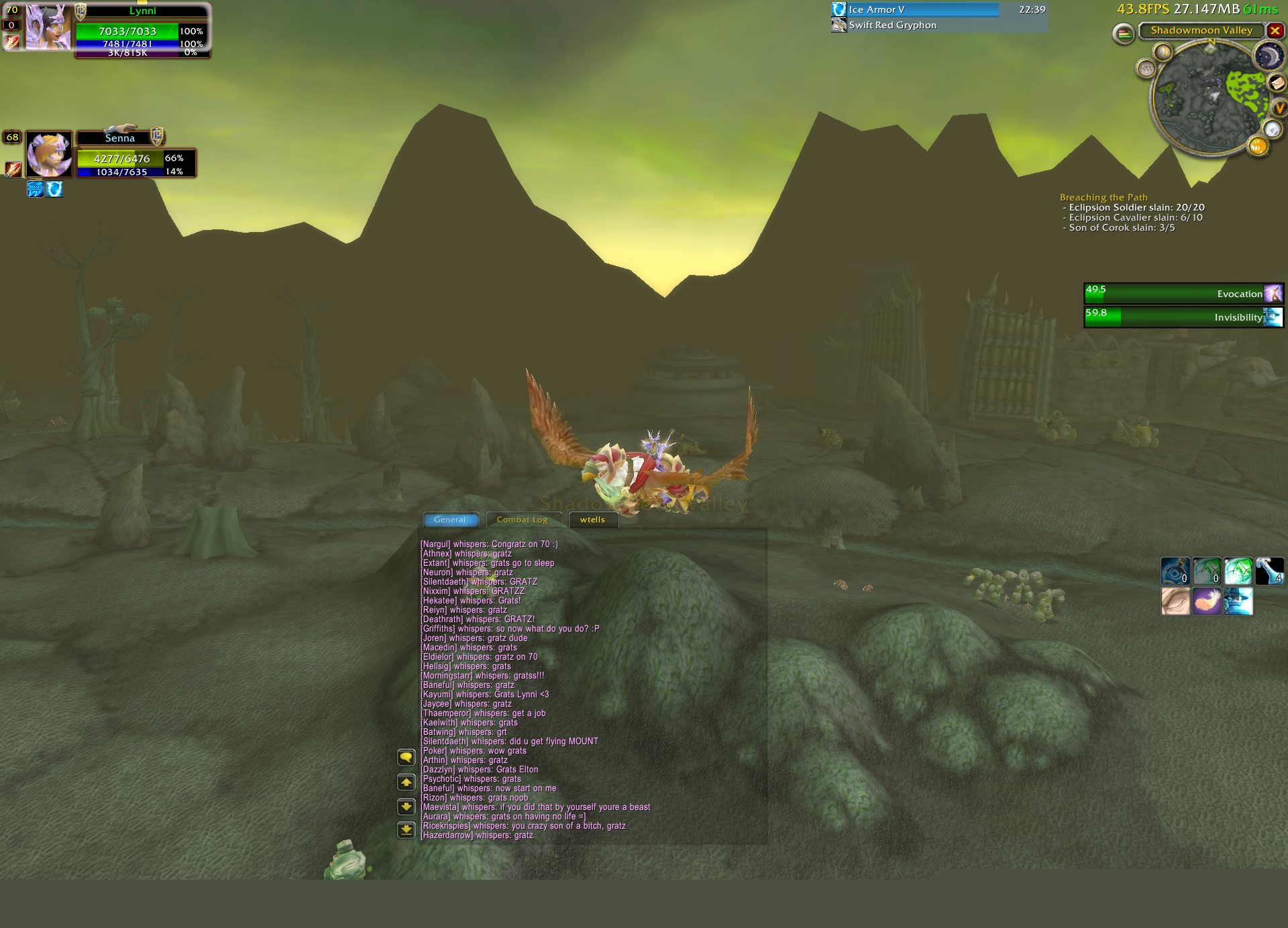The height and width of the screenshot is (928, 1288).
Task: Click the Breaching the Path quest tracker
Action: 1104,197
